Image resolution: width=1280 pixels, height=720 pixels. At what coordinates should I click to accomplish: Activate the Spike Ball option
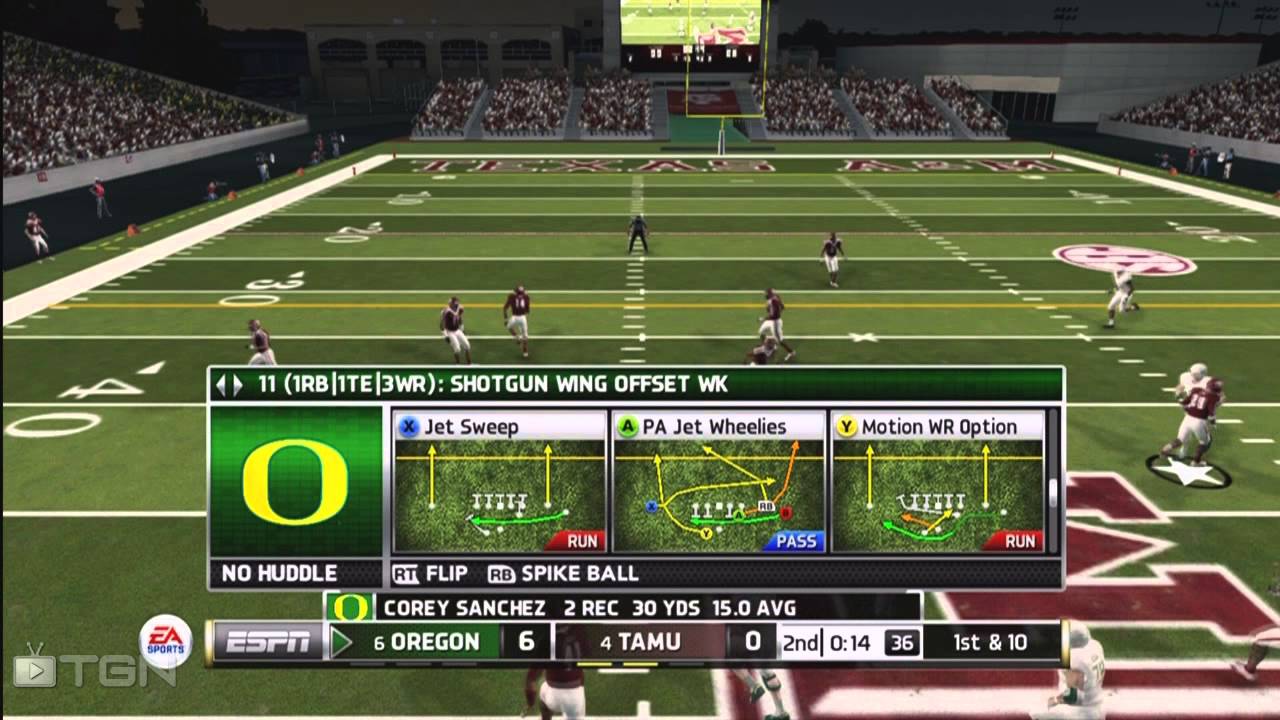(563, 574)
